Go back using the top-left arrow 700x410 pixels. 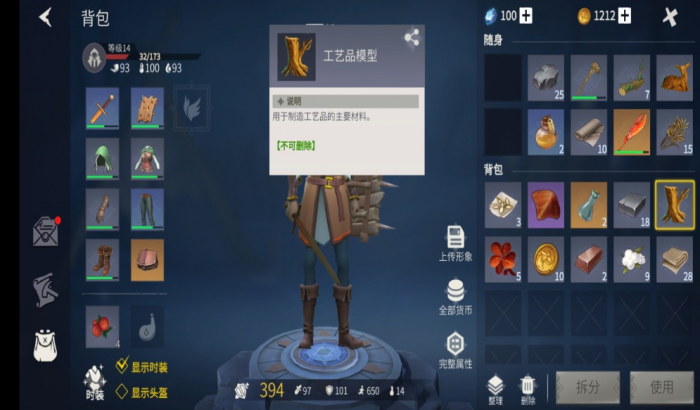click(45, 17)
